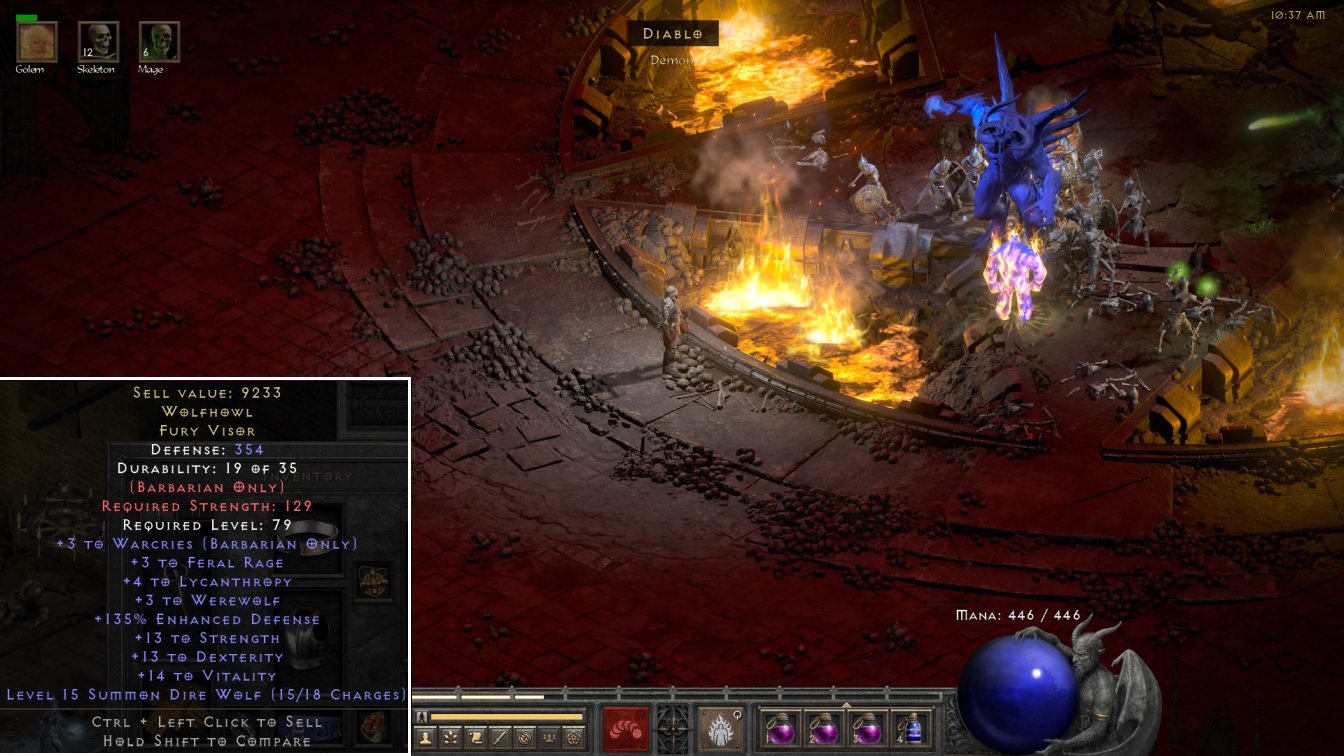1344x756 pixels.
Task: Select the Skeleton minion portrait
Action: click(x=98, y=41)
